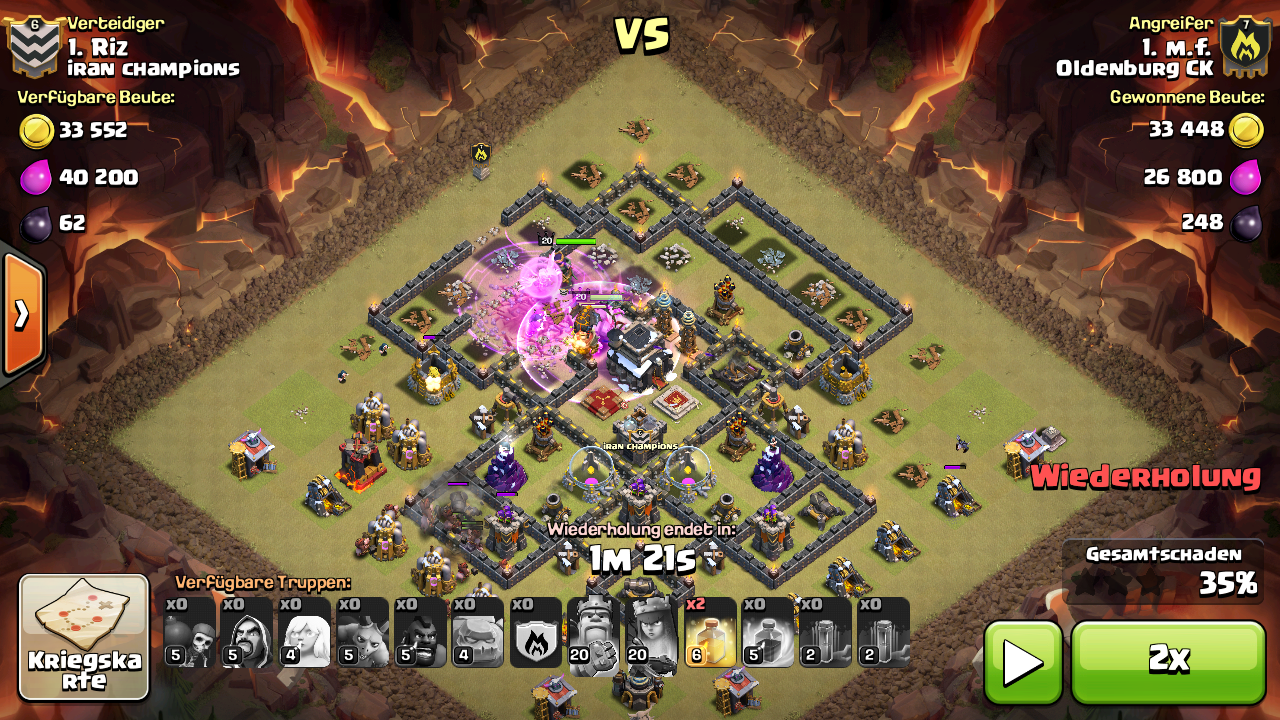The image size is (1280, 720).
Task: Select the Wizard troop slot
Action: point(247,633)
